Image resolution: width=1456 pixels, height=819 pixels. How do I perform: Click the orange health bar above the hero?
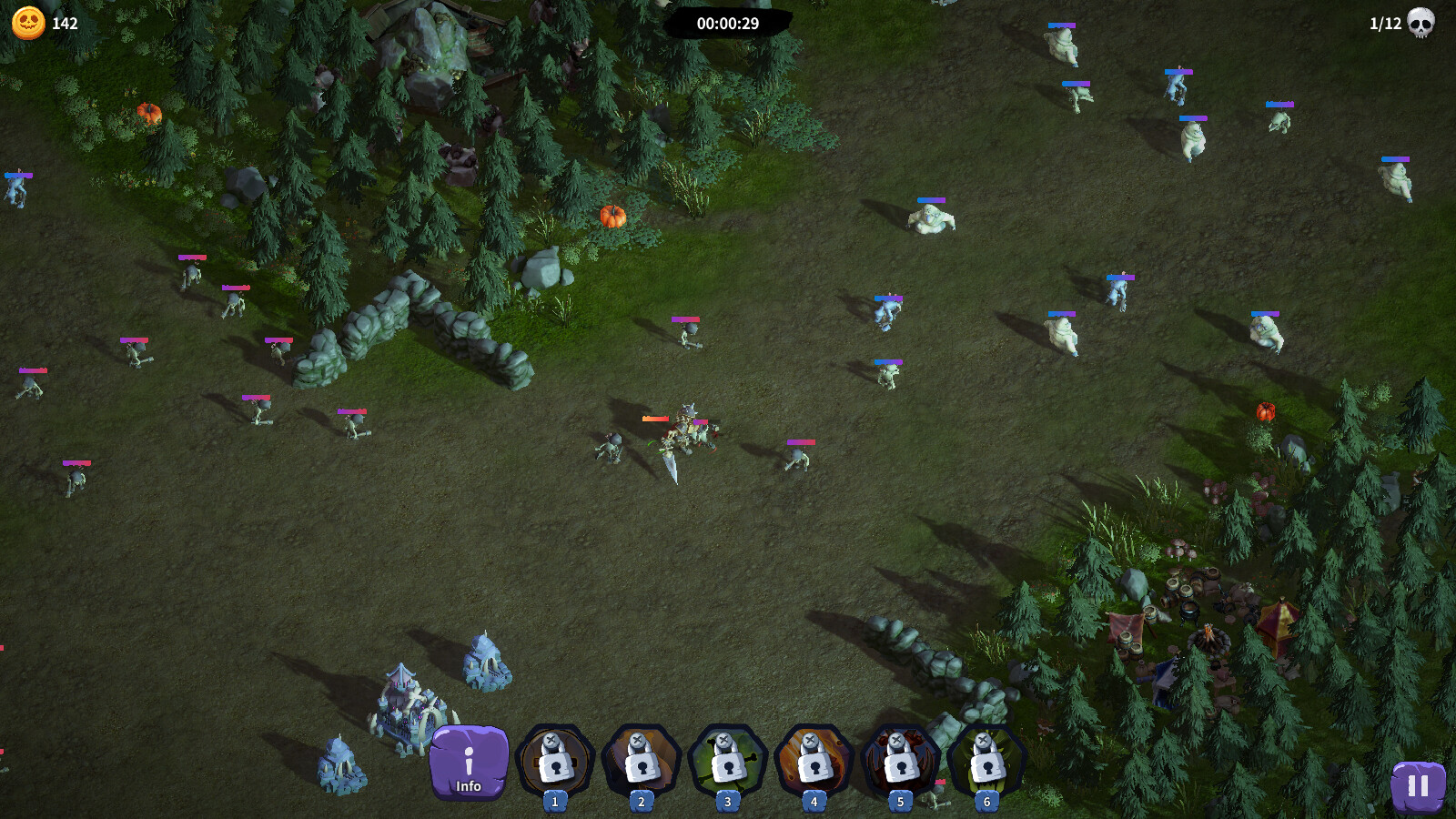tap(657, 420)
